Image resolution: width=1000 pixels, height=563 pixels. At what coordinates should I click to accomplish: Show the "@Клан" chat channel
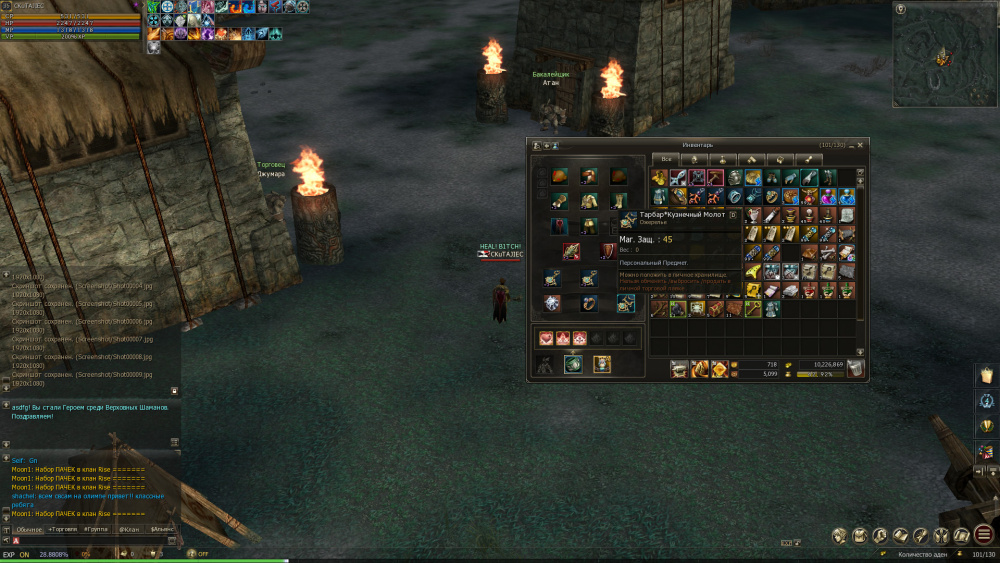pyautogui.click(x=129, y=528)
